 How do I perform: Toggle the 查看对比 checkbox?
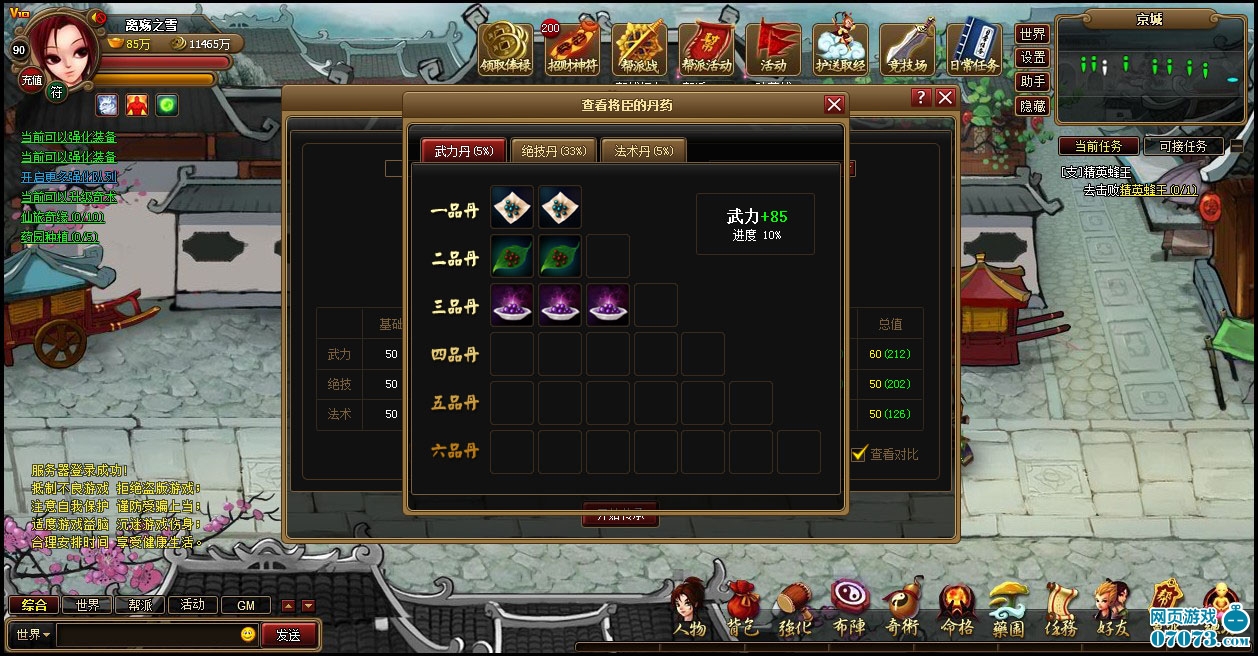(858, 454)
